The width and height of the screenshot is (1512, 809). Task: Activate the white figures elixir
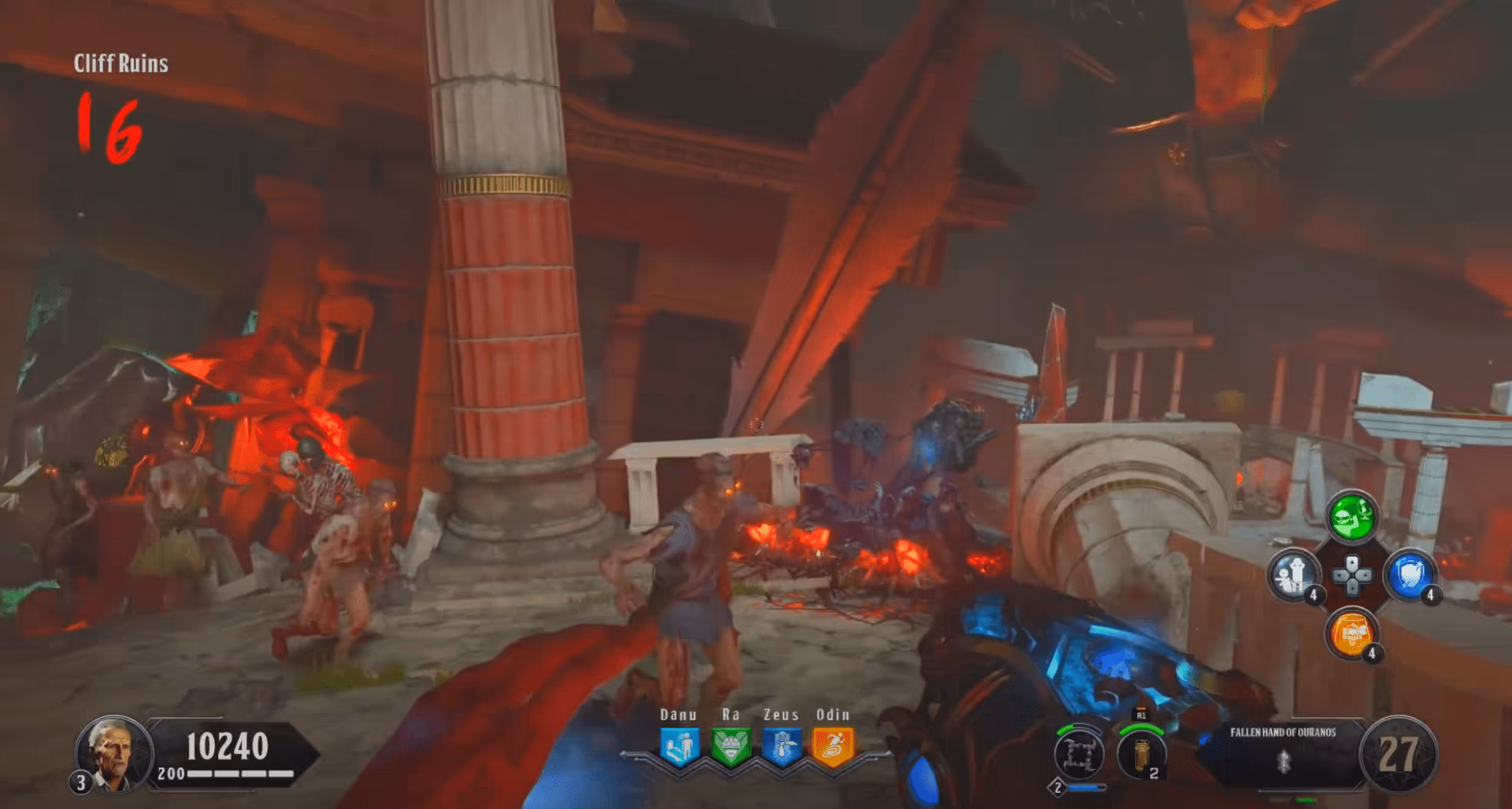coord(1294,575)
